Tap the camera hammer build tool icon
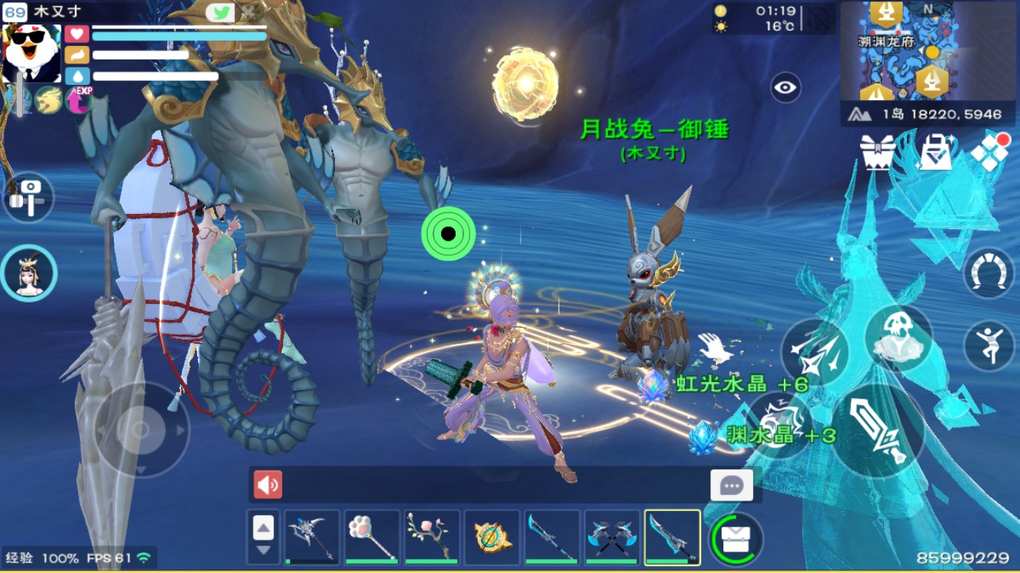This screenshot has width=1020, height=573. [28, 196]
